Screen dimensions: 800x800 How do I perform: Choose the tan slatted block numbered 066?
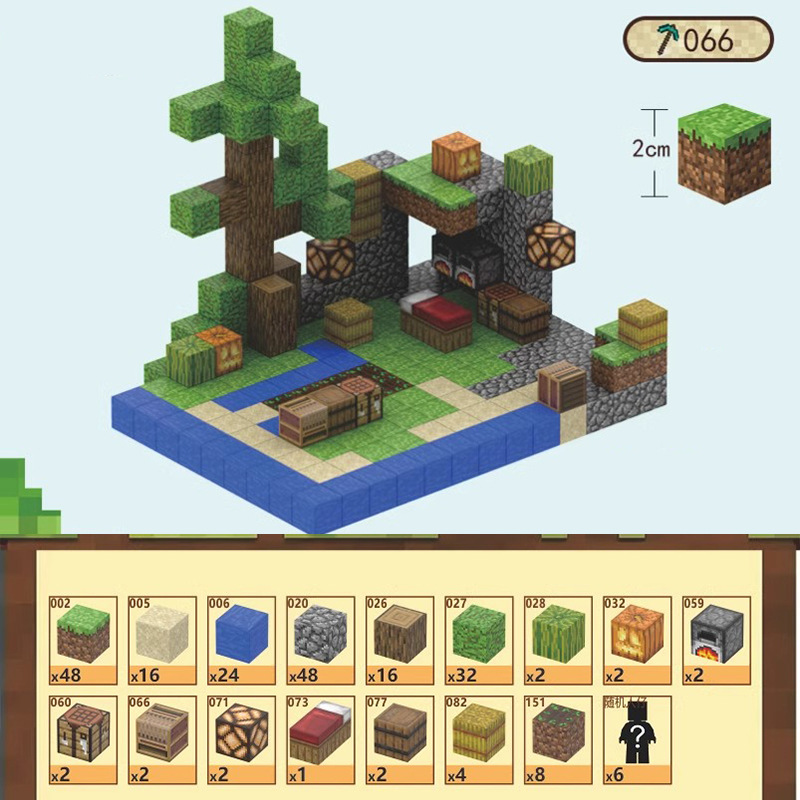tap(161, 740)
